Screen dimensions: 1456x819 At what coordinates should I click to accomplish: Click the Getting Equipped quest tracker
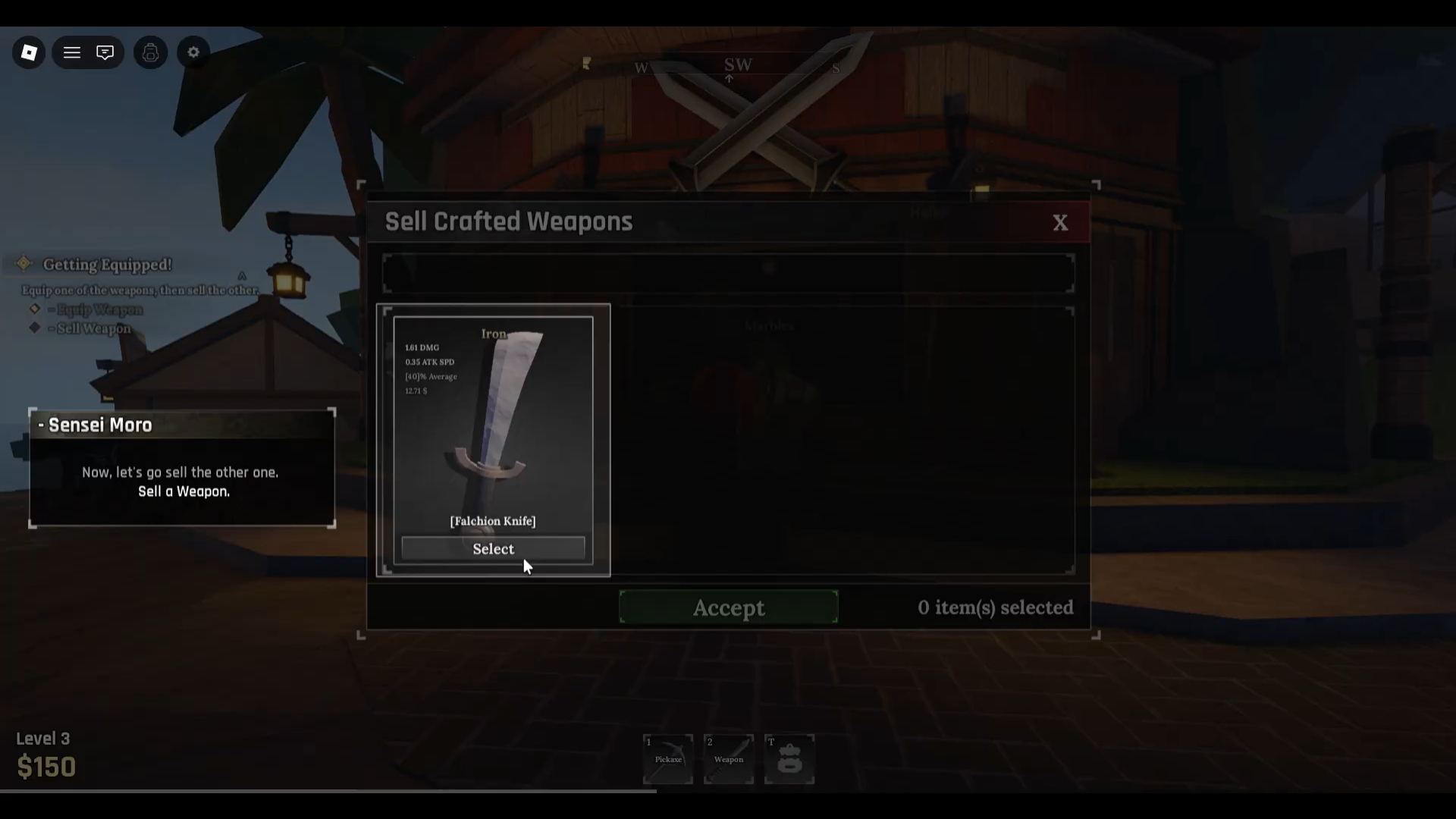[x=107, y=265]
